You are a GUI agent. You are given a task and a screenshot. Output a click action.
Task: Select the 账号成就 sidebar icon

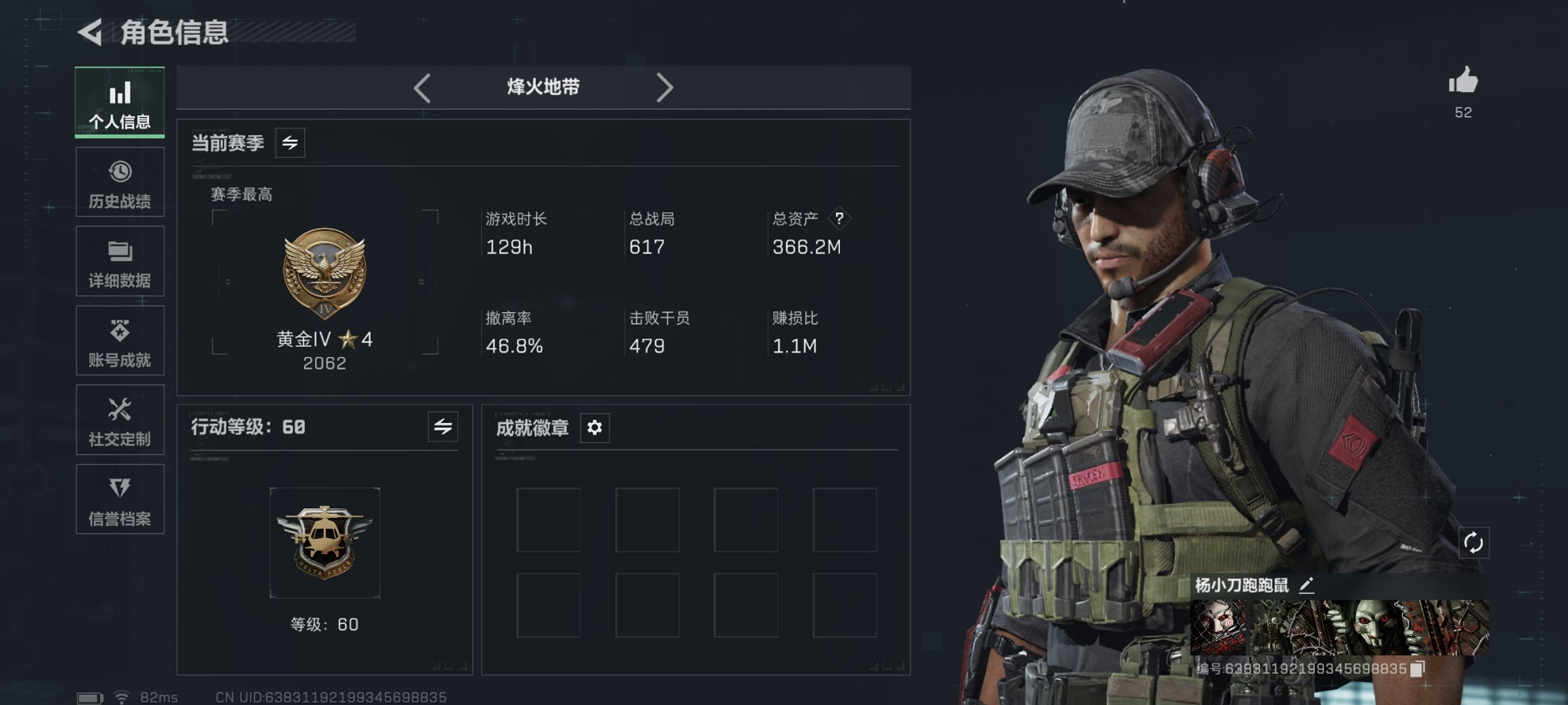coord(120,341)
